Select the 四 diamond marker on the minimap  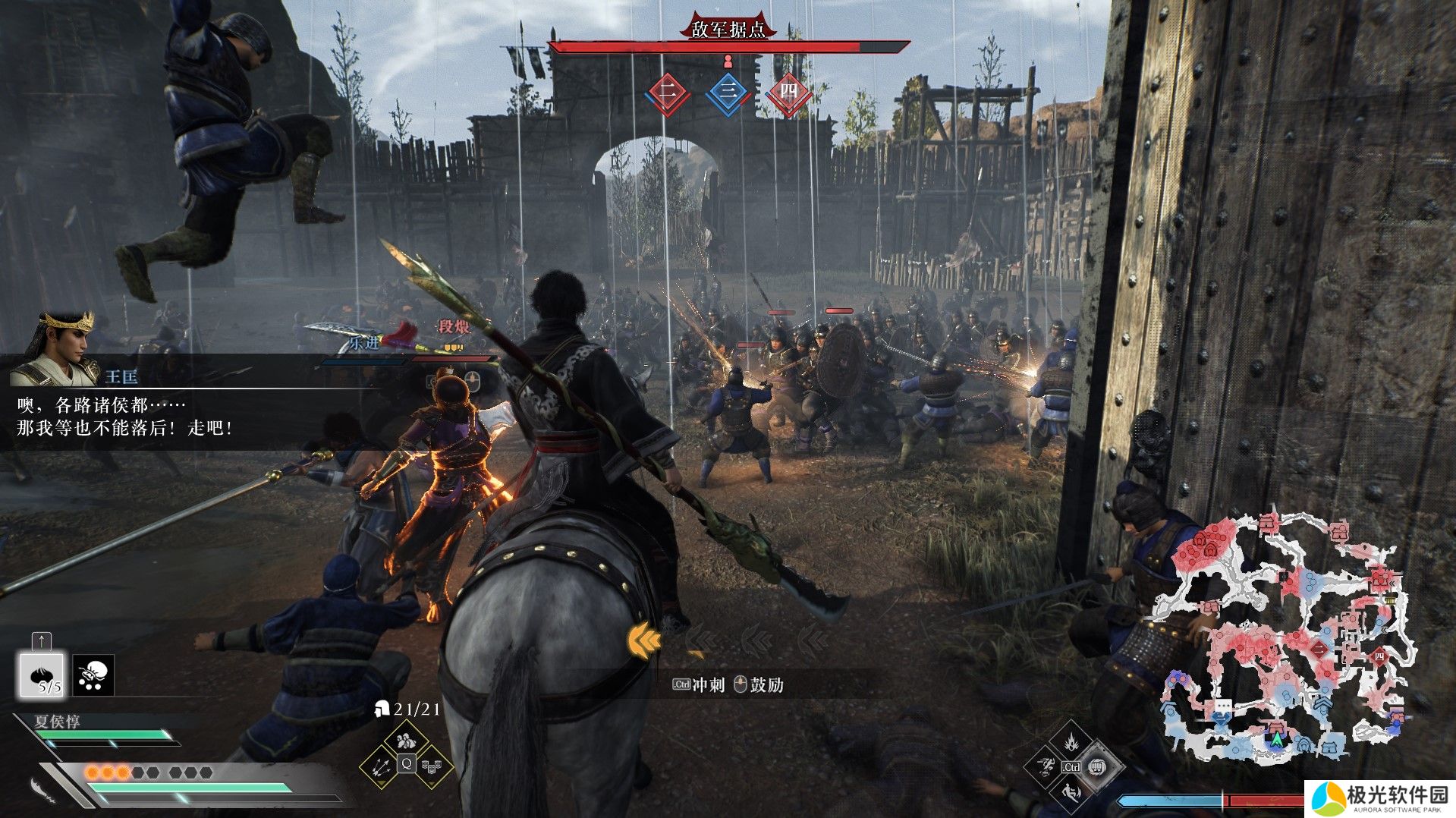coord(1379,656)
